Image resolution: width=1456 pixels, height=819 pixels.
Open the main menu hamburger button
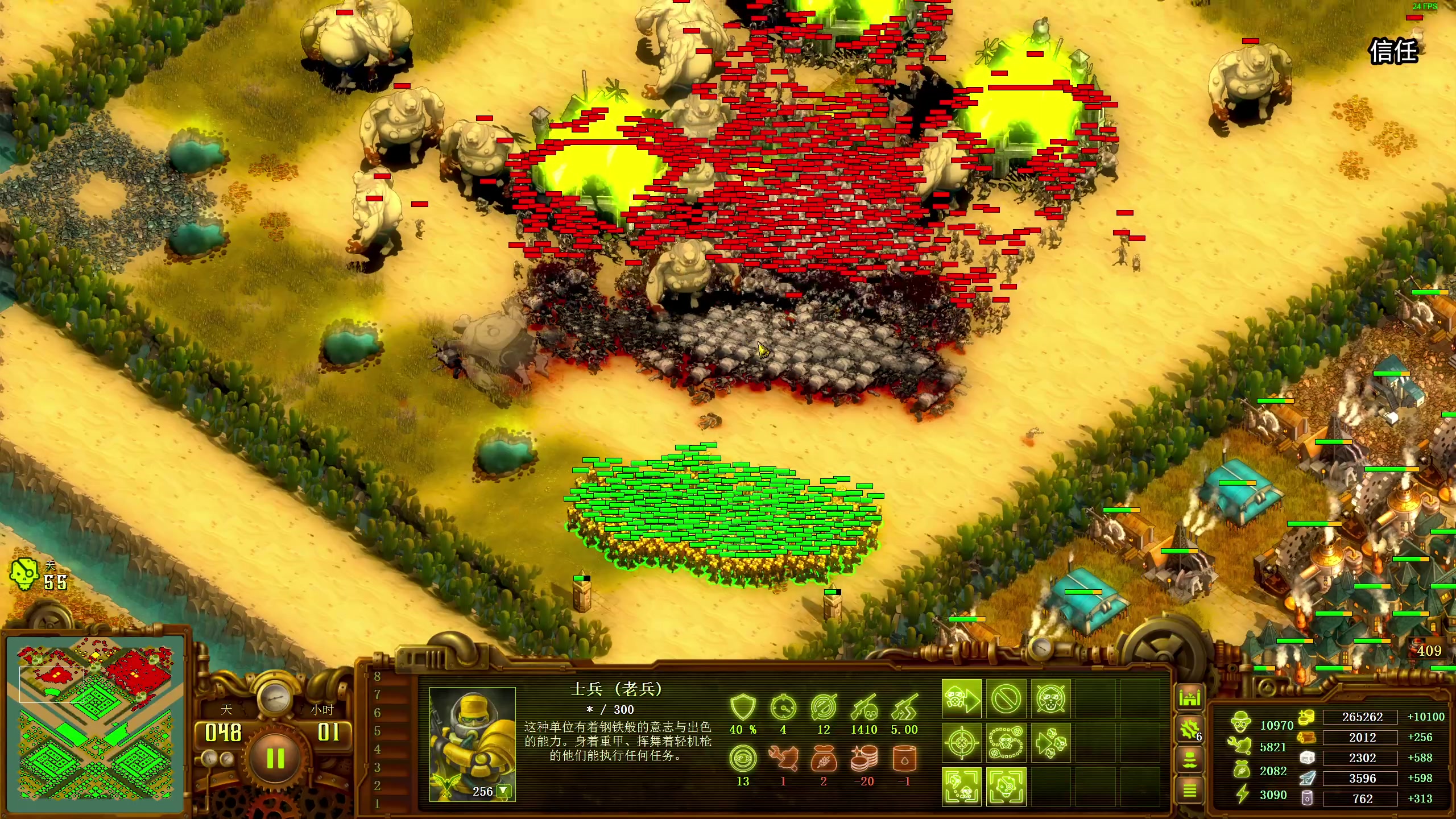1189,791
